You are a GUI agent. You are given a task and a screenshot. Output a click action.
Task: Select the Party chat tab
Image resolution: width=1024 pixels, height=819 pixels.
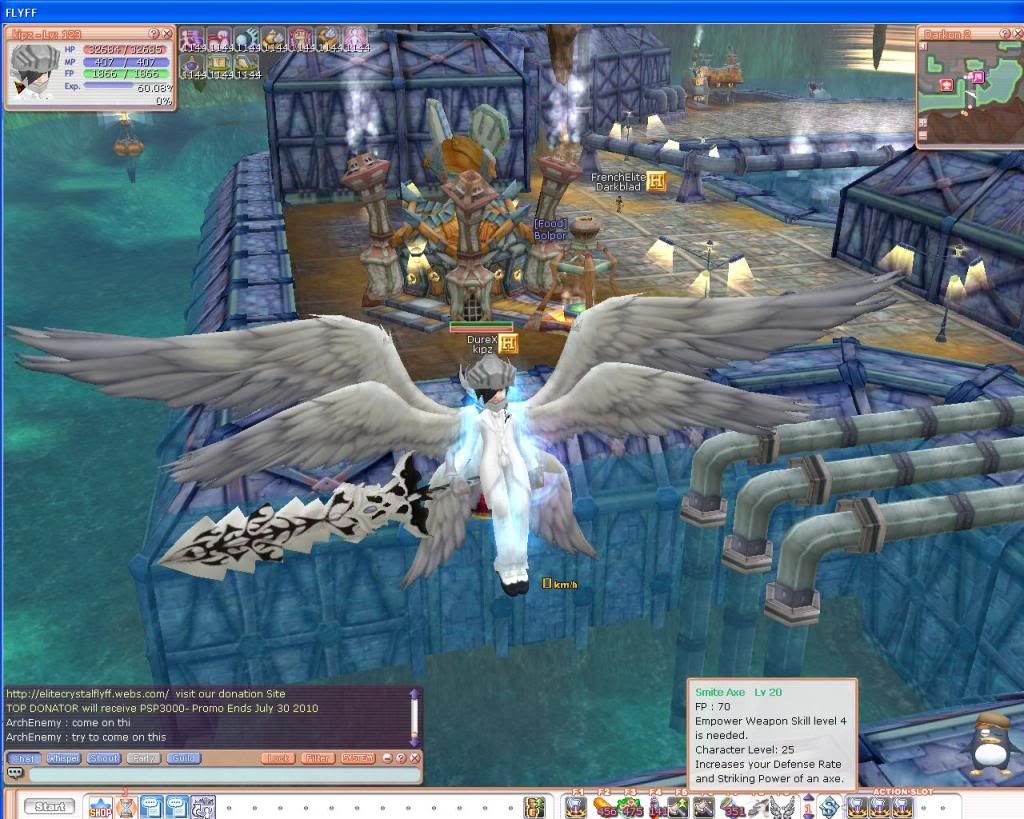pos(141,759)
